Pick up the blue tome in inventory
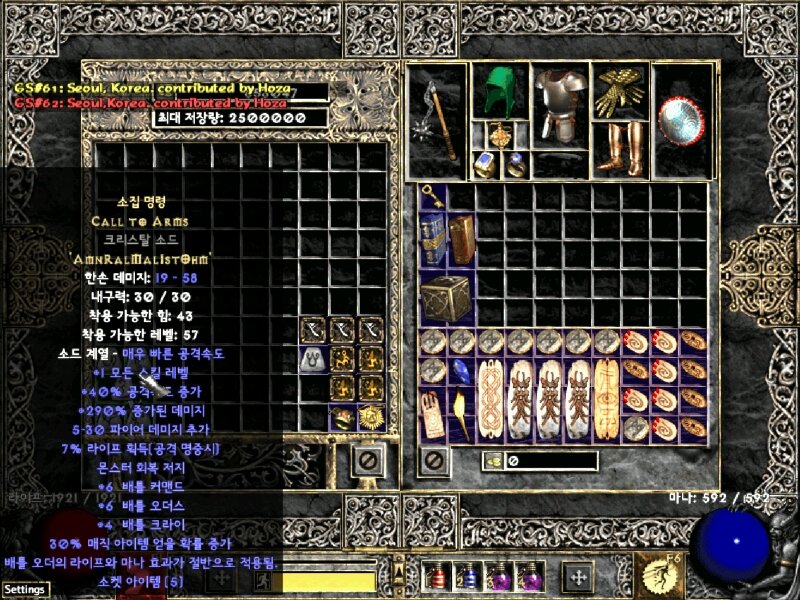Screen dimensions: 800x600 pos(433,238)
